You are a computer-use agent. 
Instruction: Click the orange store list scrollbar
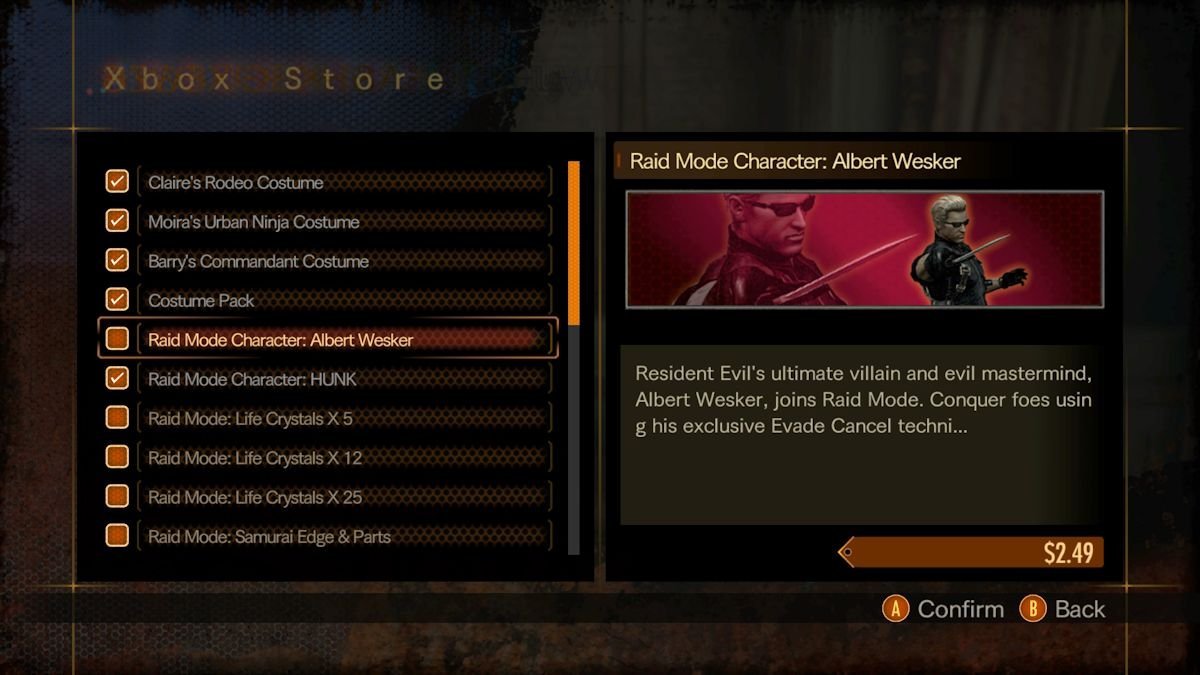point(574,242)
